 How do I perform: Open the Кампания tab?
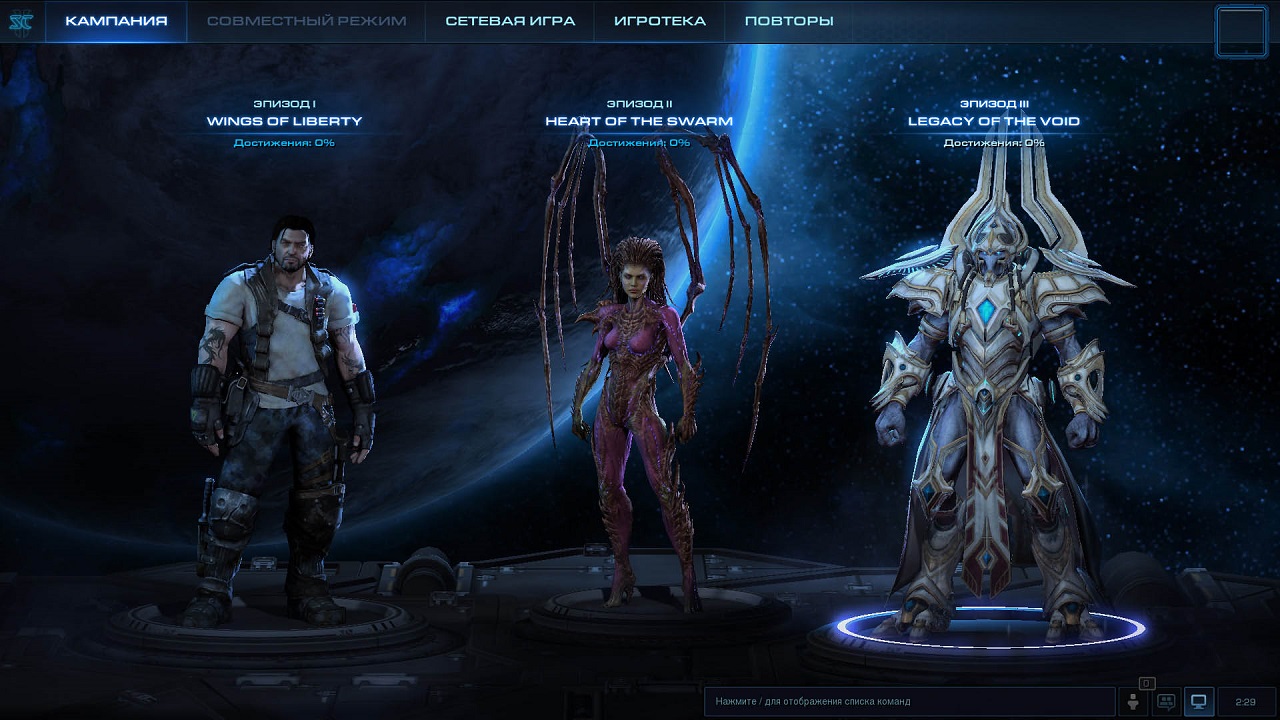coord(116,21)
